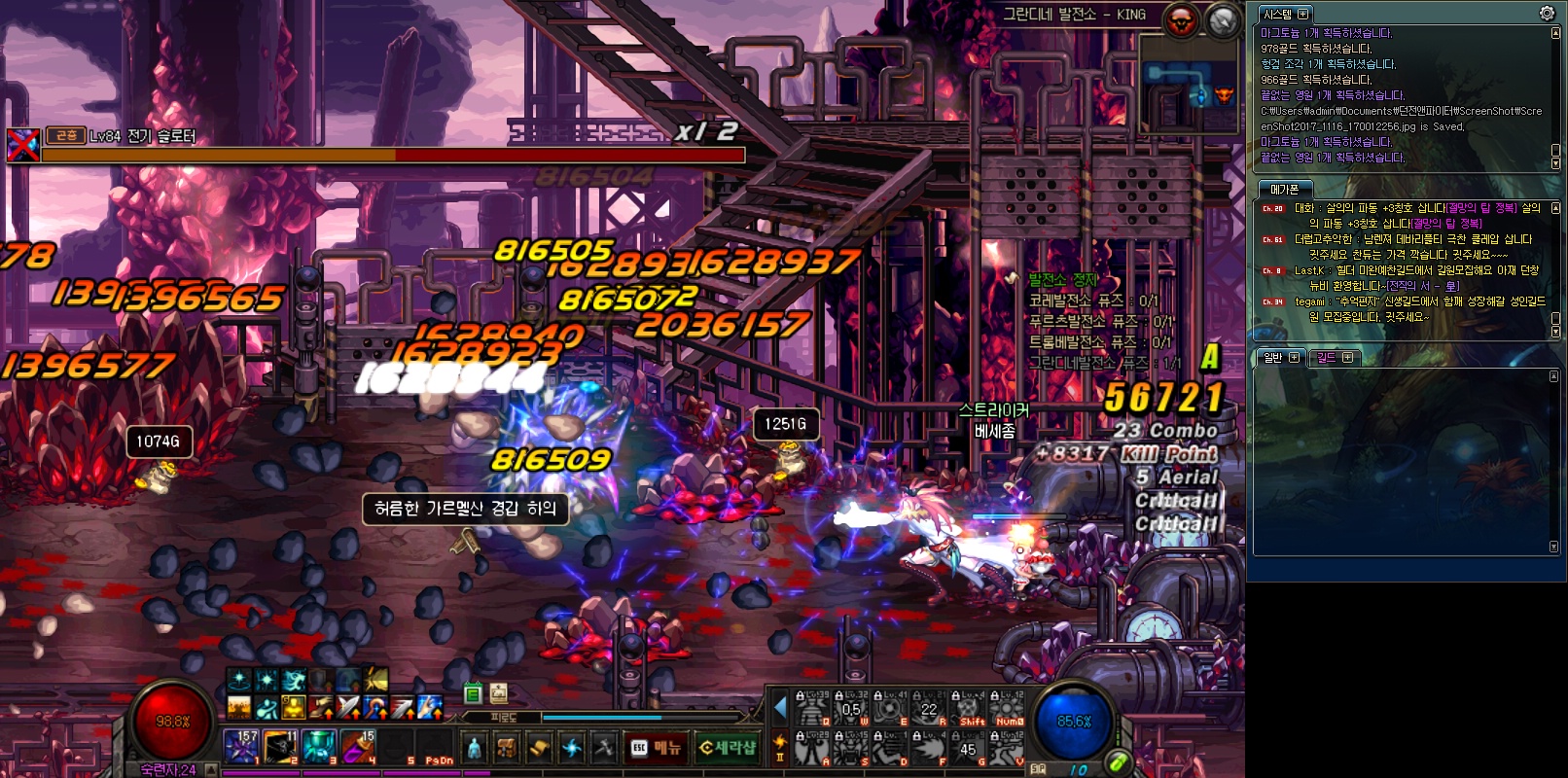Open the blue swirl skill window icon
Screen dimensions: 1568x778
[x=572, y=747]
